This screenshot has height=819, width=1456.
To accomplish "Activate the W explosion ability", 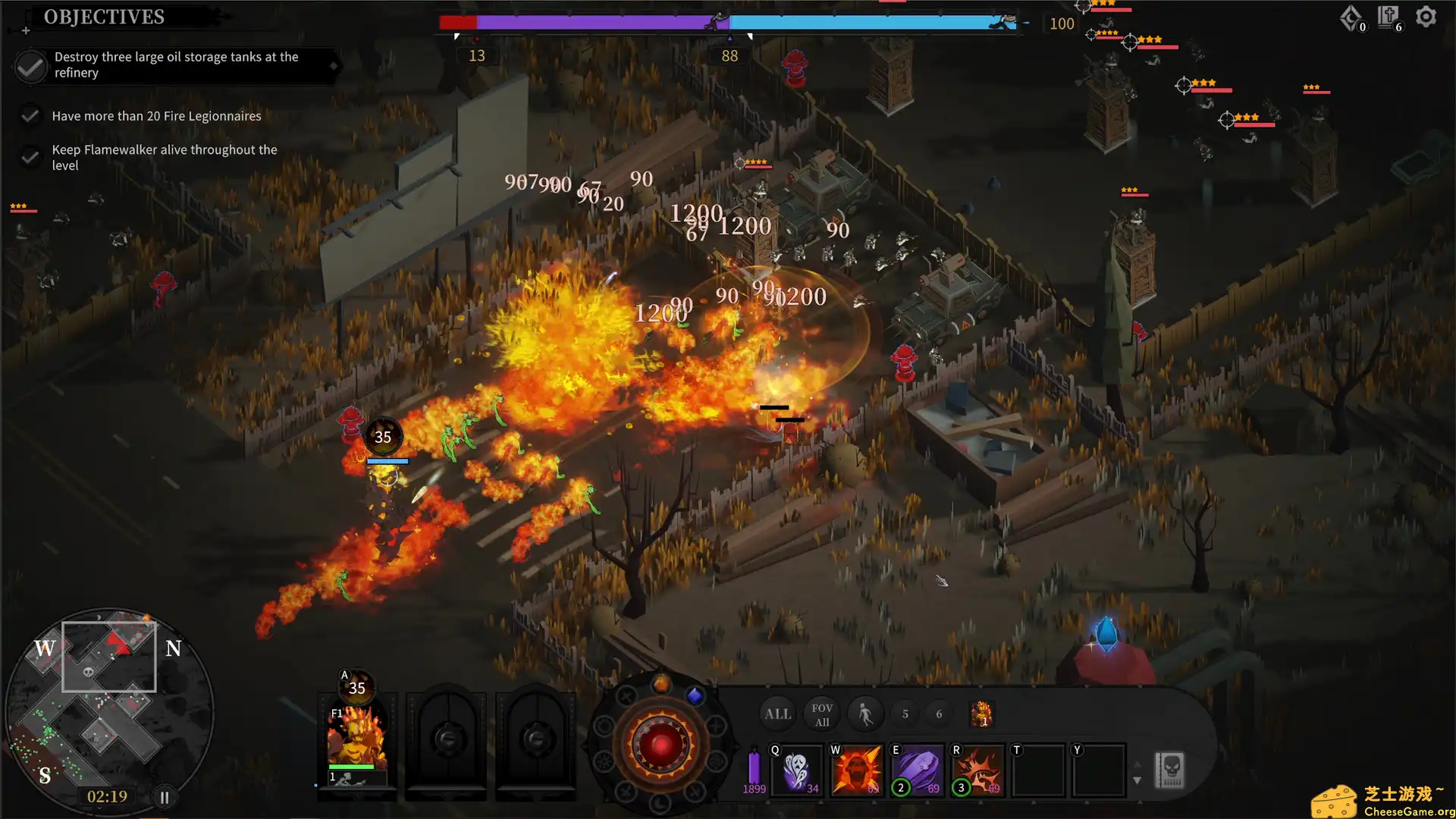I will coord(856,770).
